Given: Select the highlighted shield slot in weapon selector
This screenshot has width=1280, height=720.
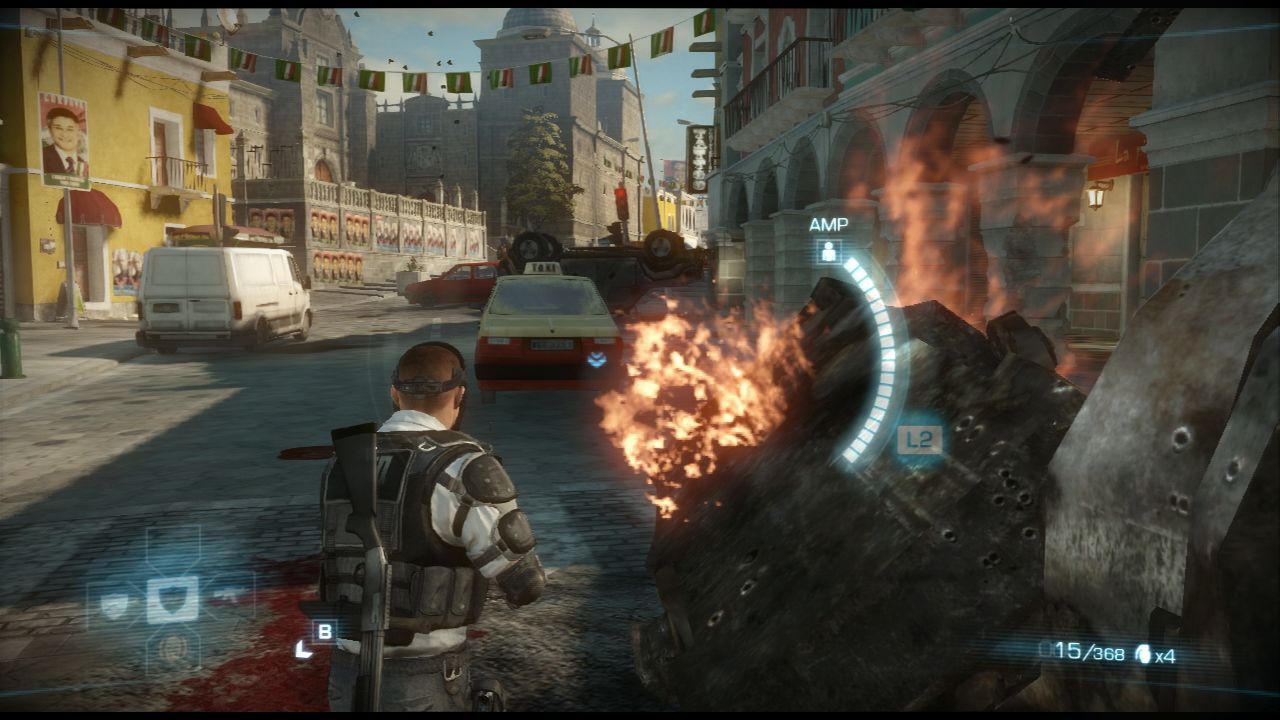Looking at the screenshot, I should (172, 599).
